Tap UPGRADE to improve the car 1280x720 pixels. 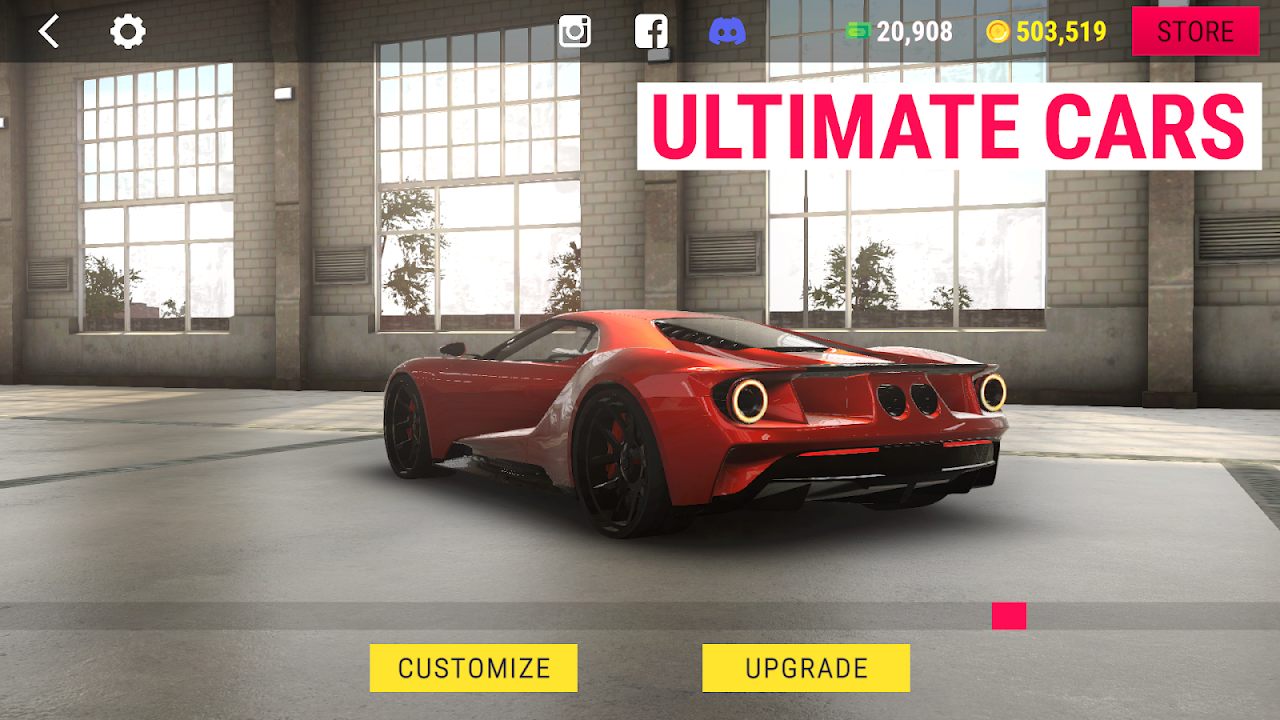coord(805,667)
